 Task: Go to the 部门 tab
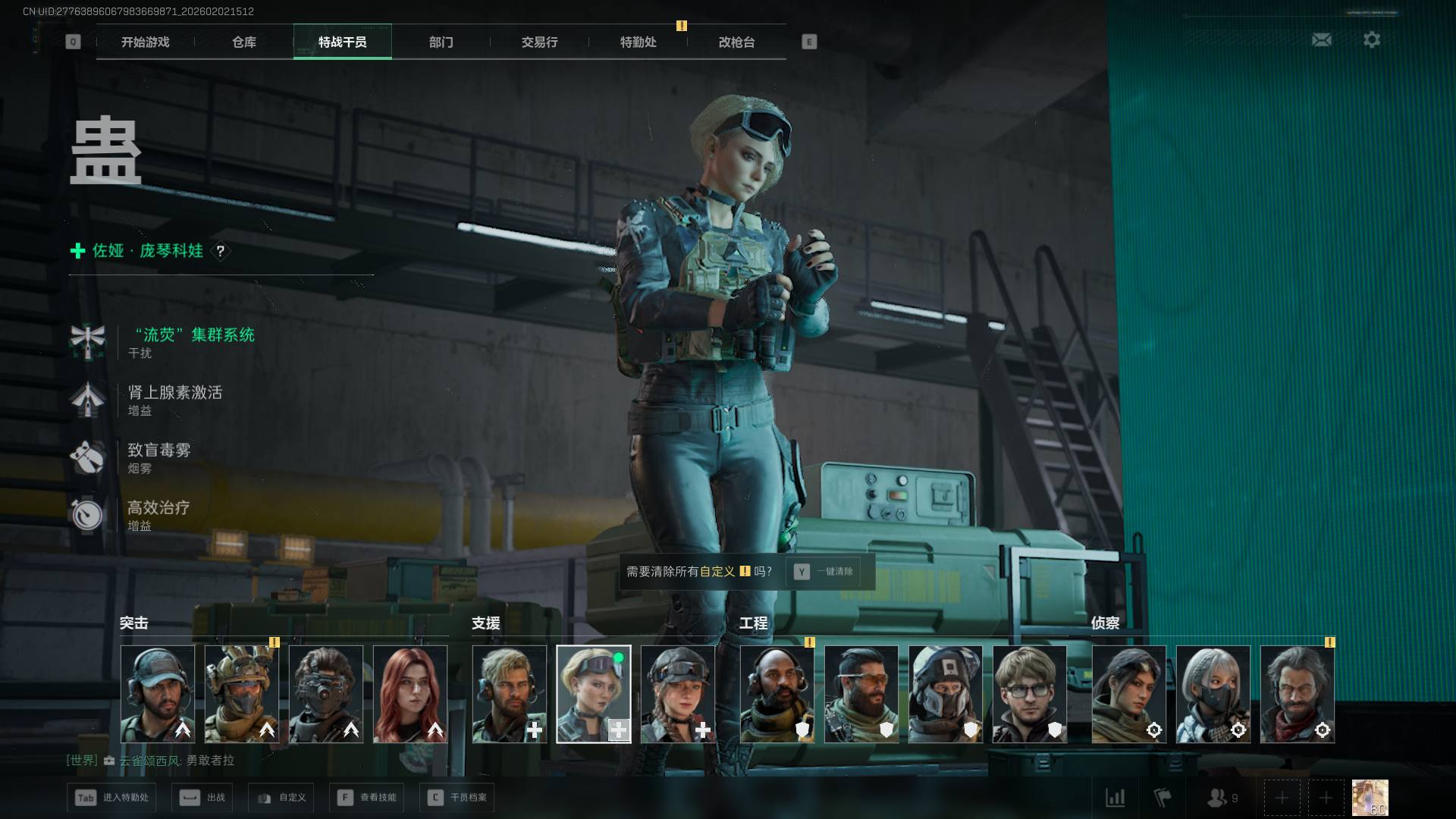pyautogui.click(x=441, y=42)
